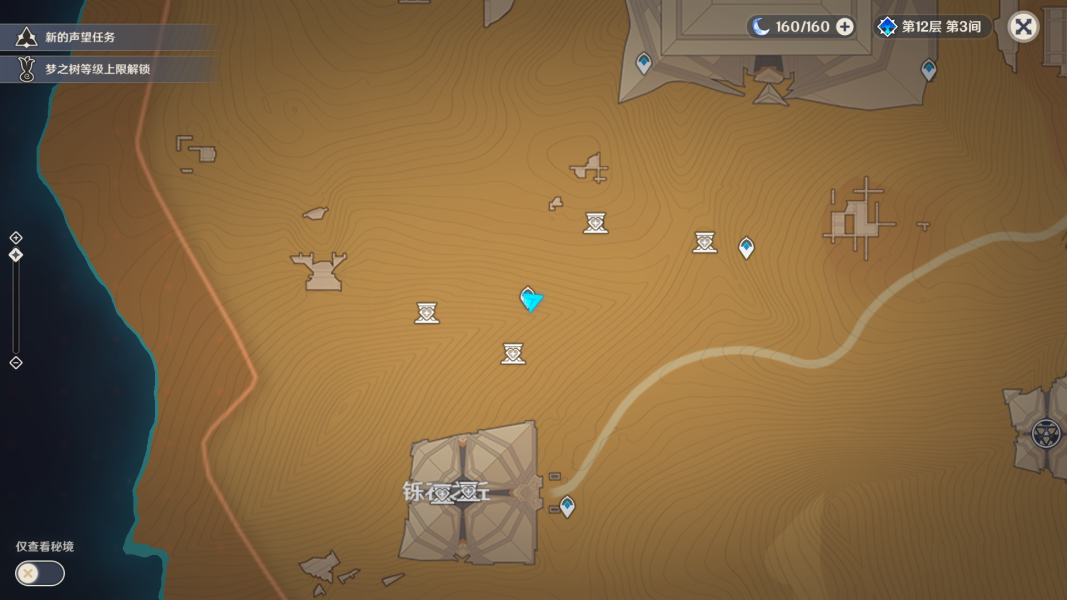Add resin with the plus button

tap(845, 27)
